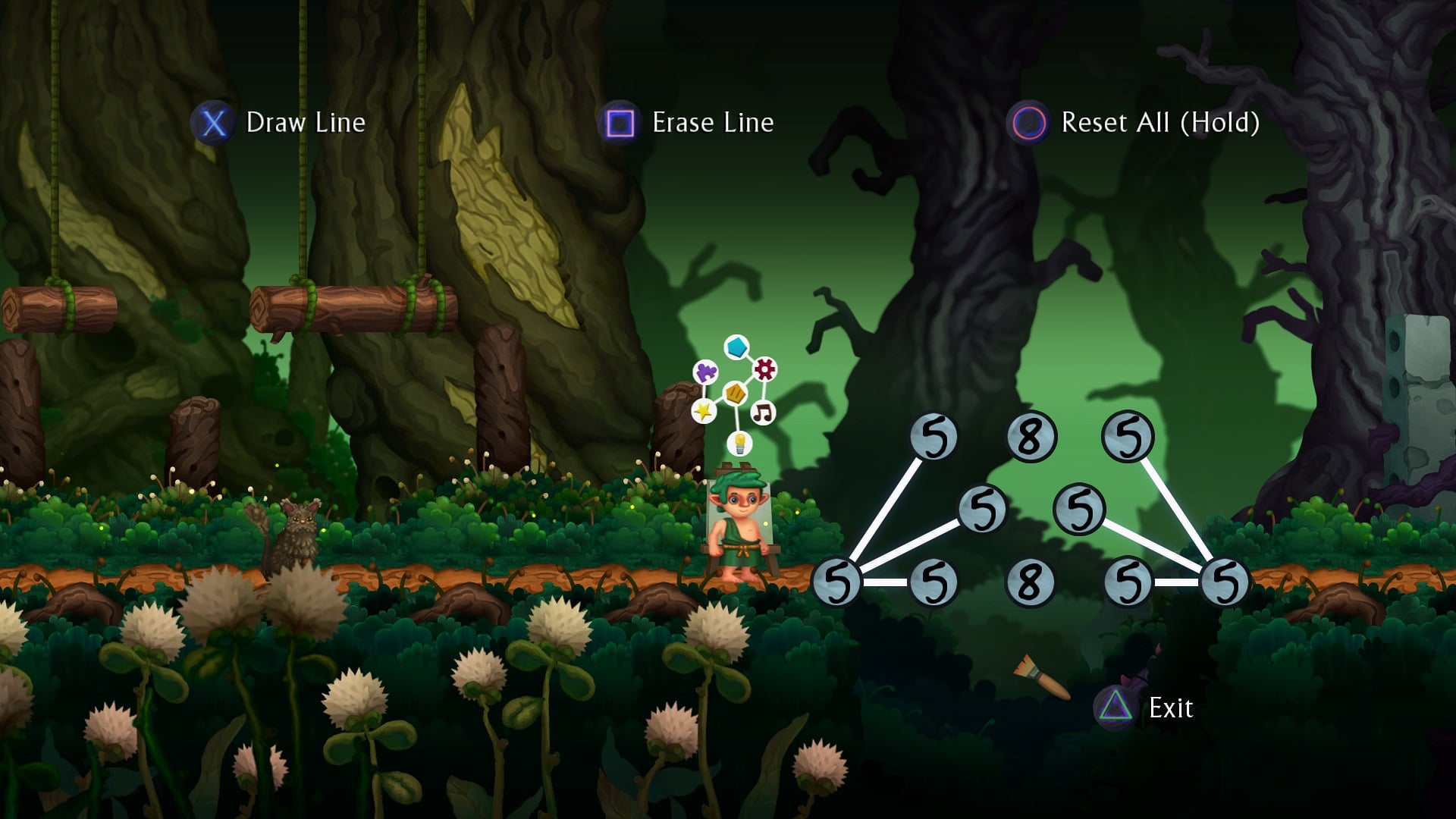Pick the brown music note icon
The image size is (1456, 819).
(763, 413)
